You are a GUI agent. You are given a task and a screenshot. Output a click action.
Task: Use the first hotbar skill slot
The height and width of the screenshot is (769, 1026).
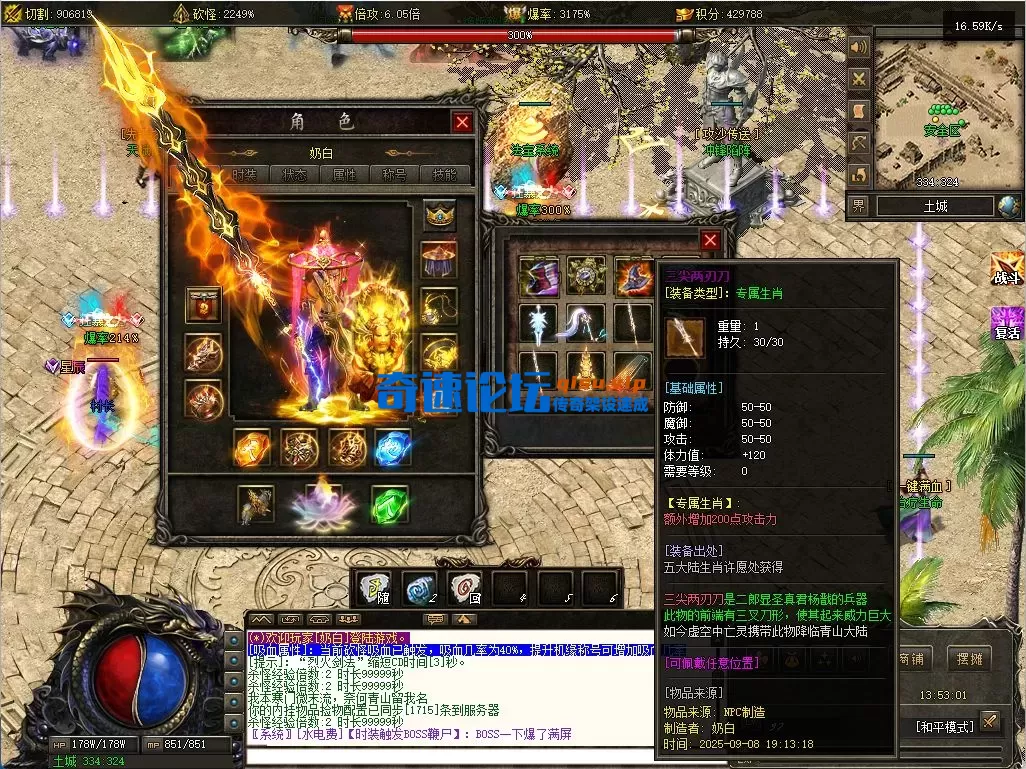[376, 588]
